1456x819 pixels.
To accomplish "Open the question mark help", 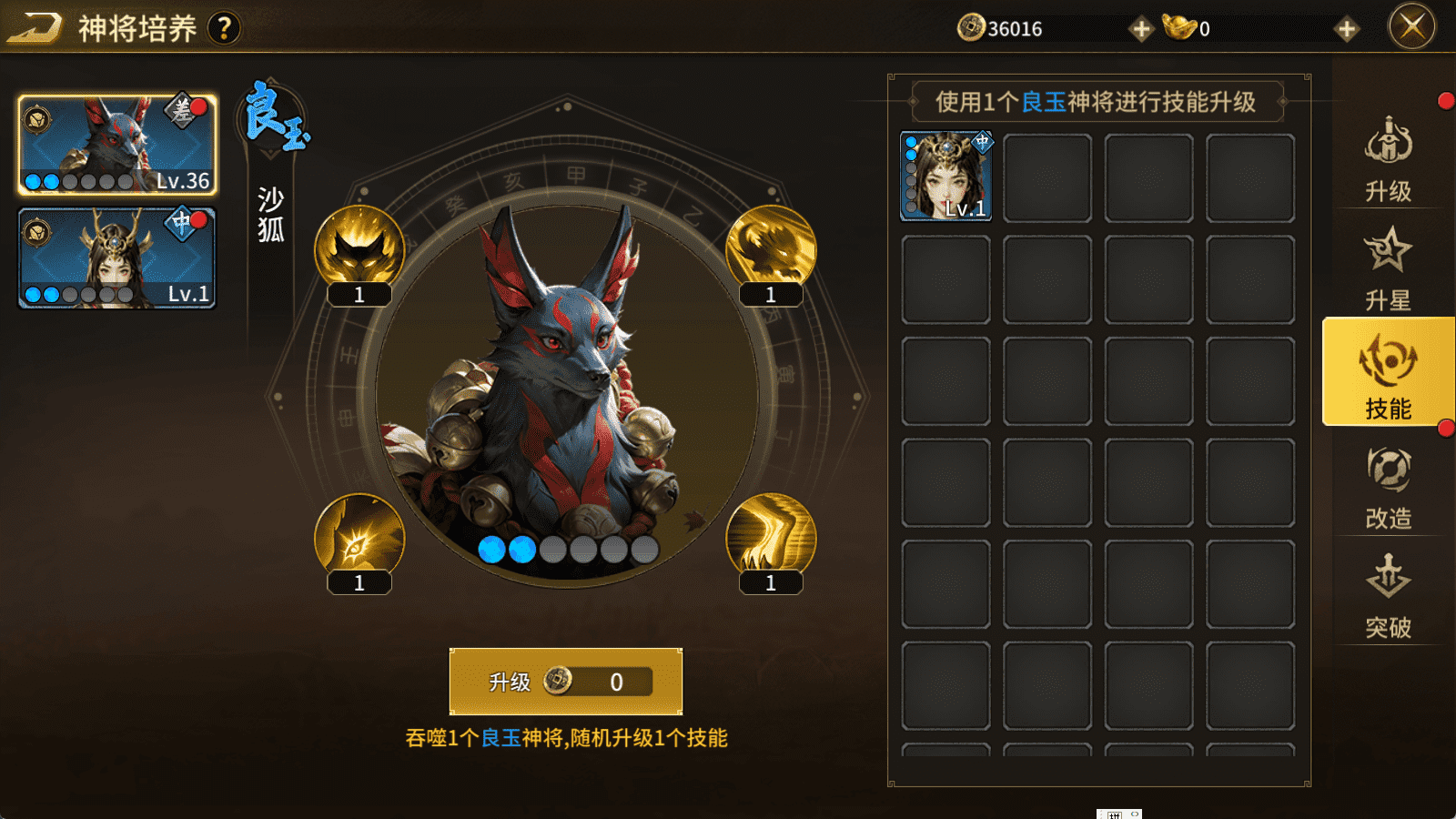I will point(224,28).
